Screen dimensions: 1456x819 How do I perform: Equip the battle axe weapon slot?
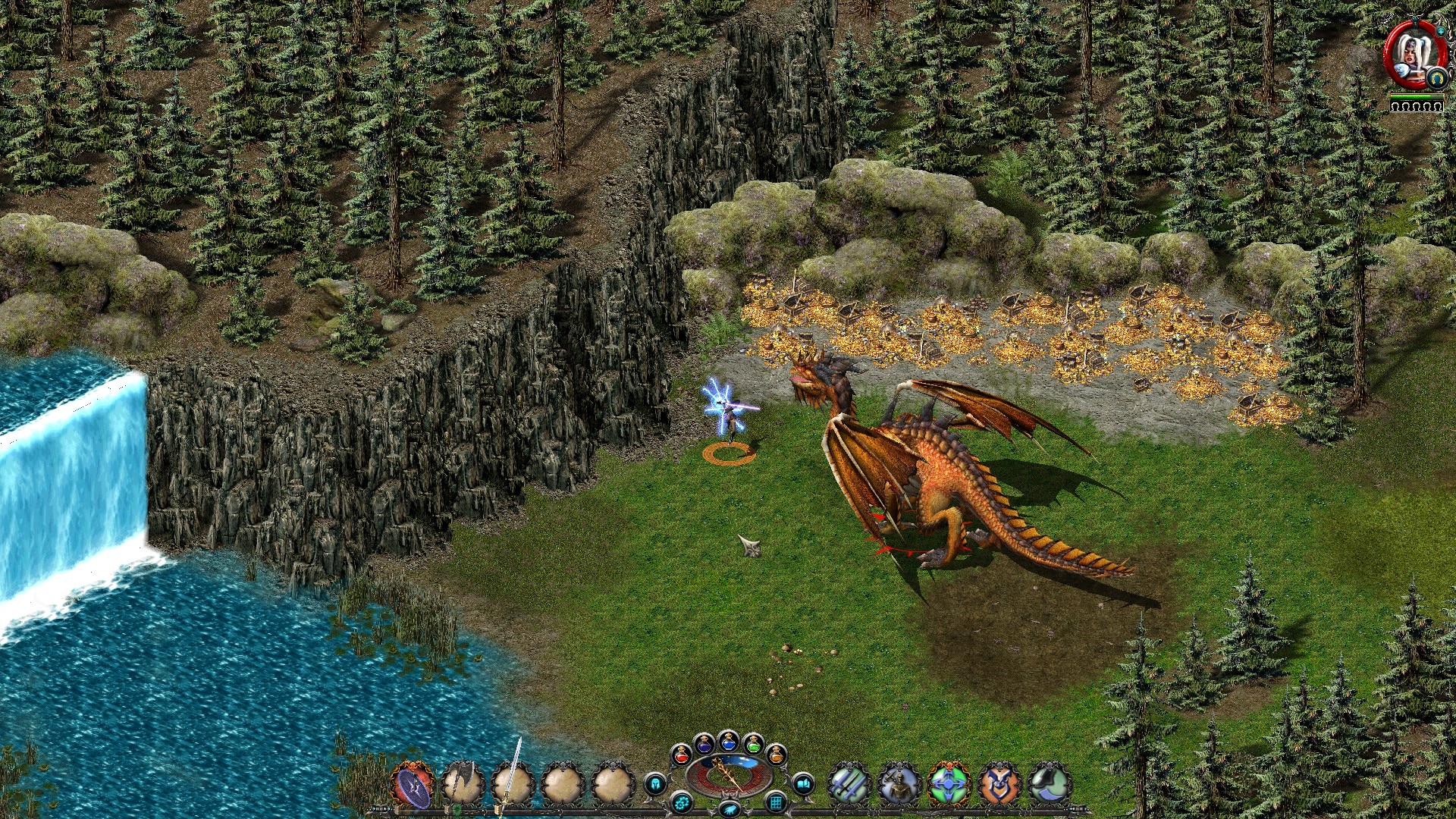pos(463,784)
